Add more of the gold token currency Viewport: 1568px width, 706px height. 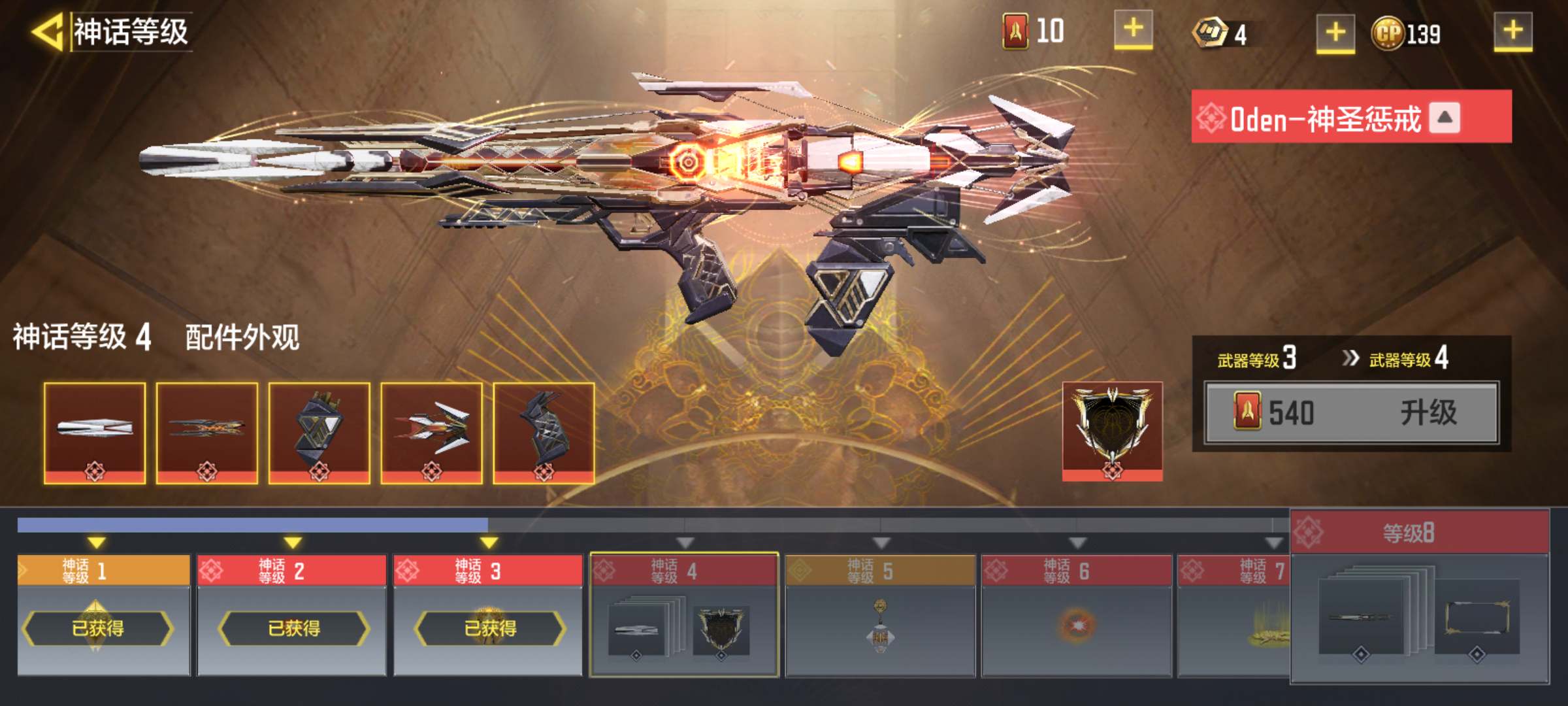[1335, 33]
